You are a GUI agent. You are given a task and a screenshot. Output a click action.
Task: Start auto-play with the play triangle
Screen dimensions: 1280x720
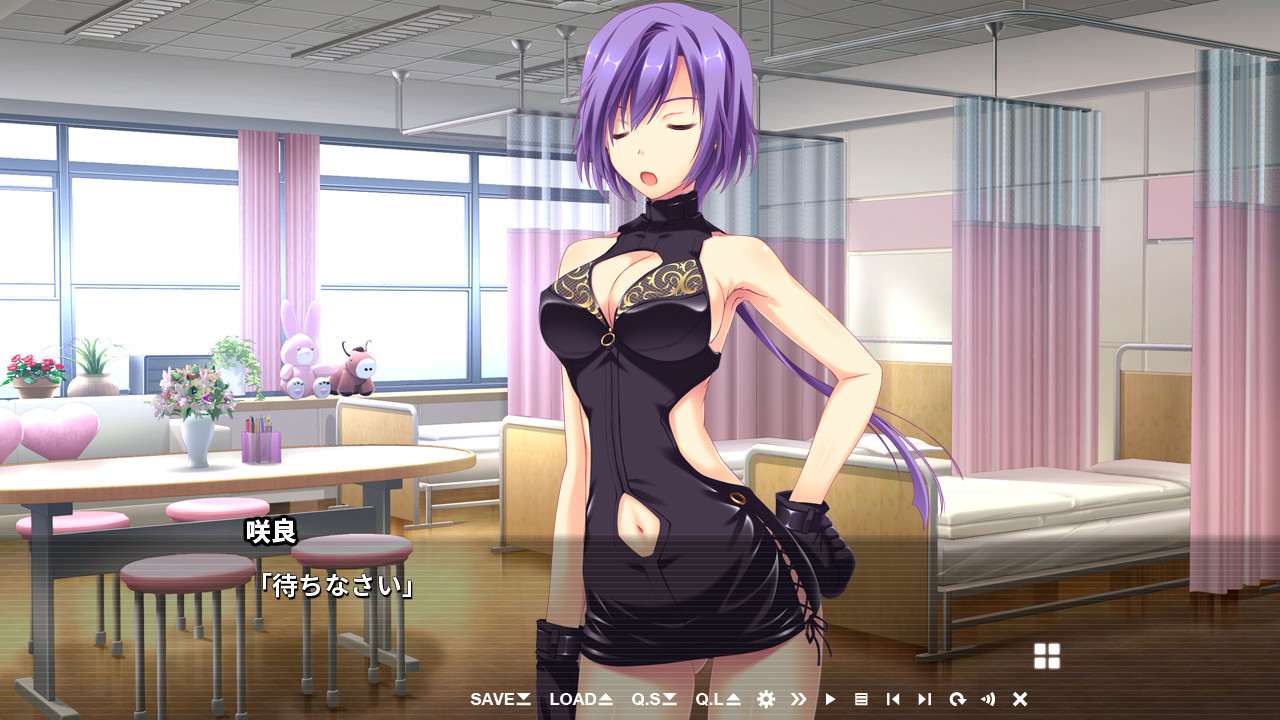830,699
